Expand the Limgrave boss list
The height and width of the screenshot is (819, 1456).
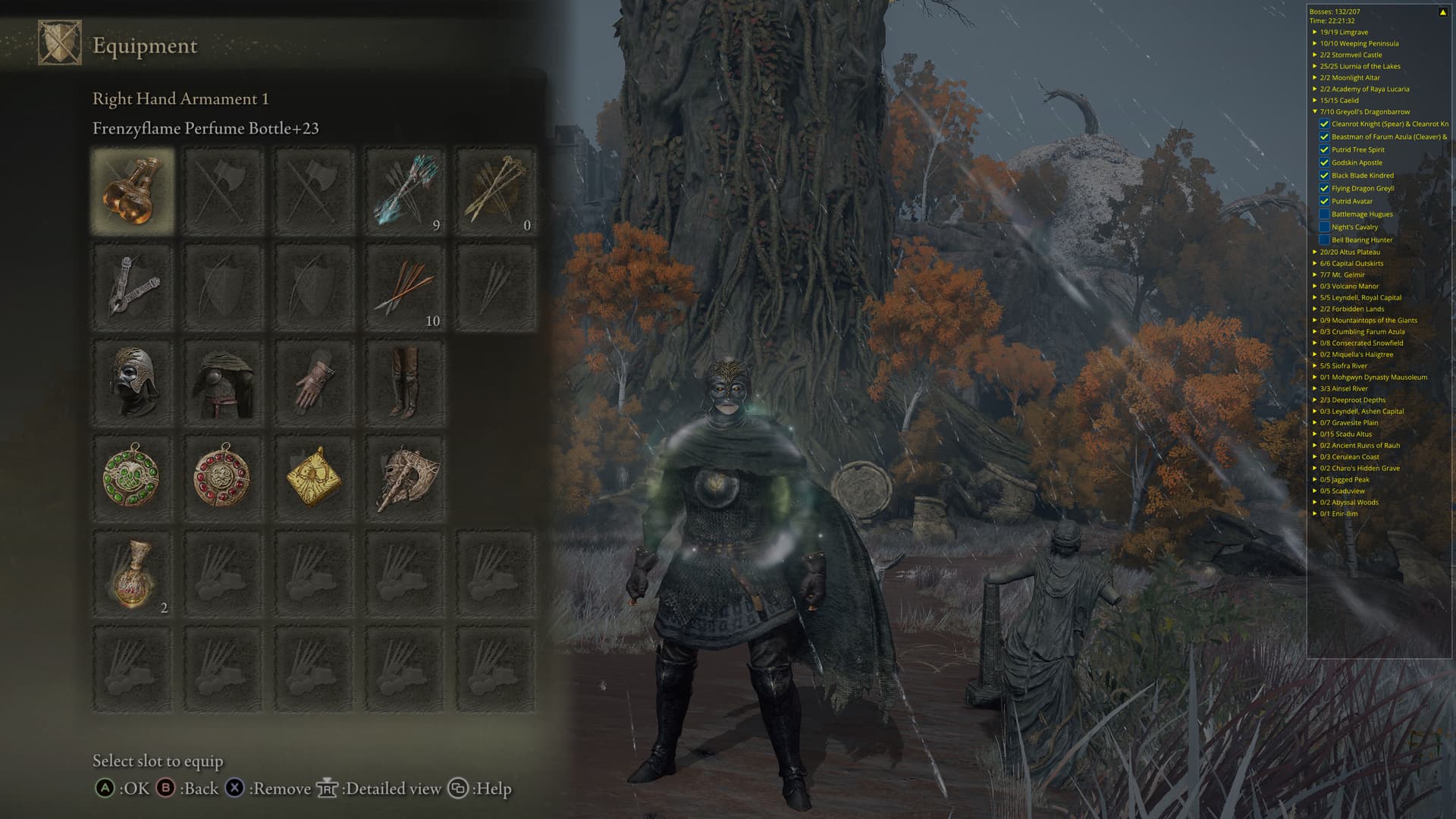coord(1315,32)
